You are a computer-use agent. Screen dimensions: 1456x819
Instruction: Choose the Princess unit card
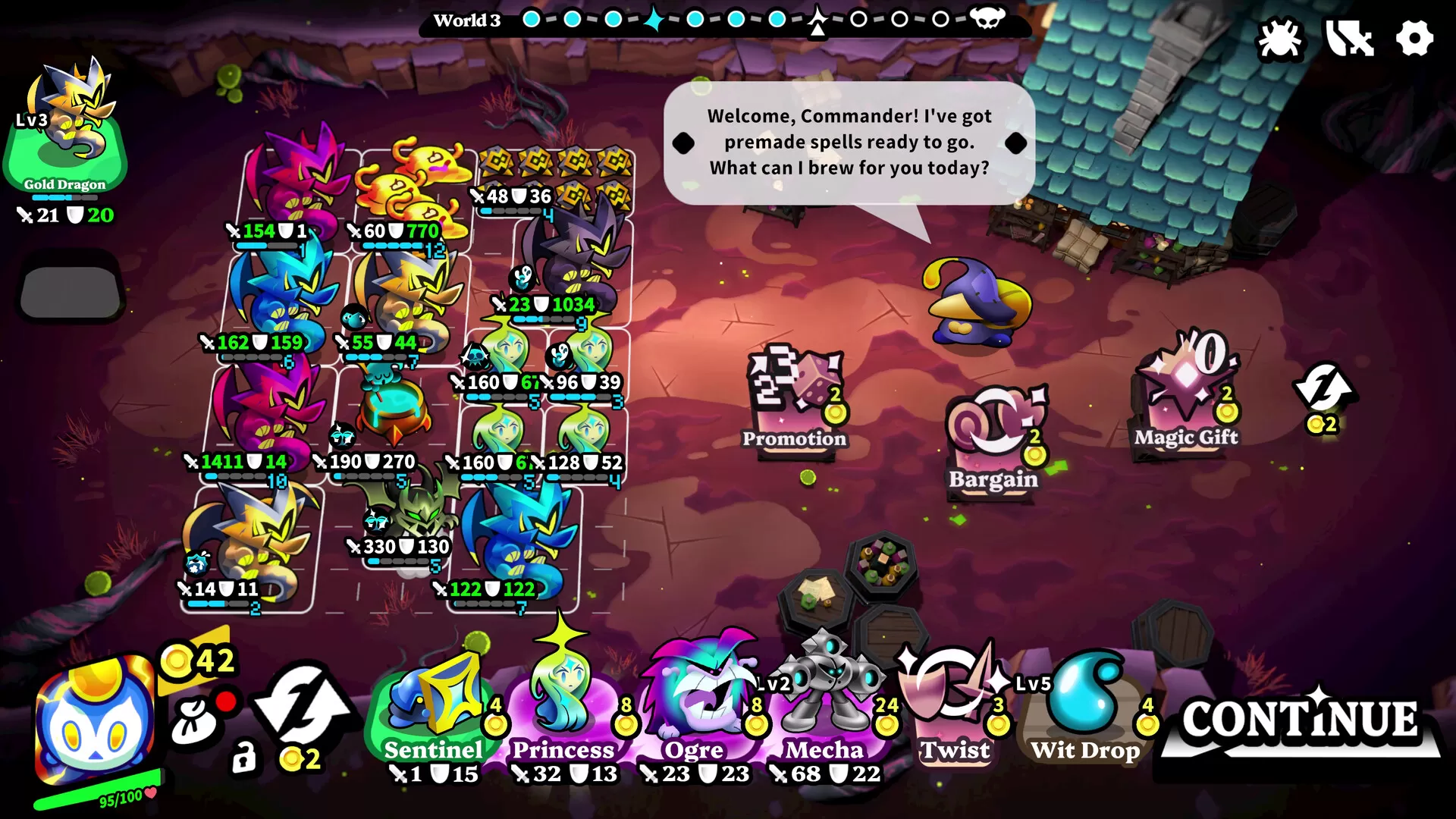[x=563, y=713]
